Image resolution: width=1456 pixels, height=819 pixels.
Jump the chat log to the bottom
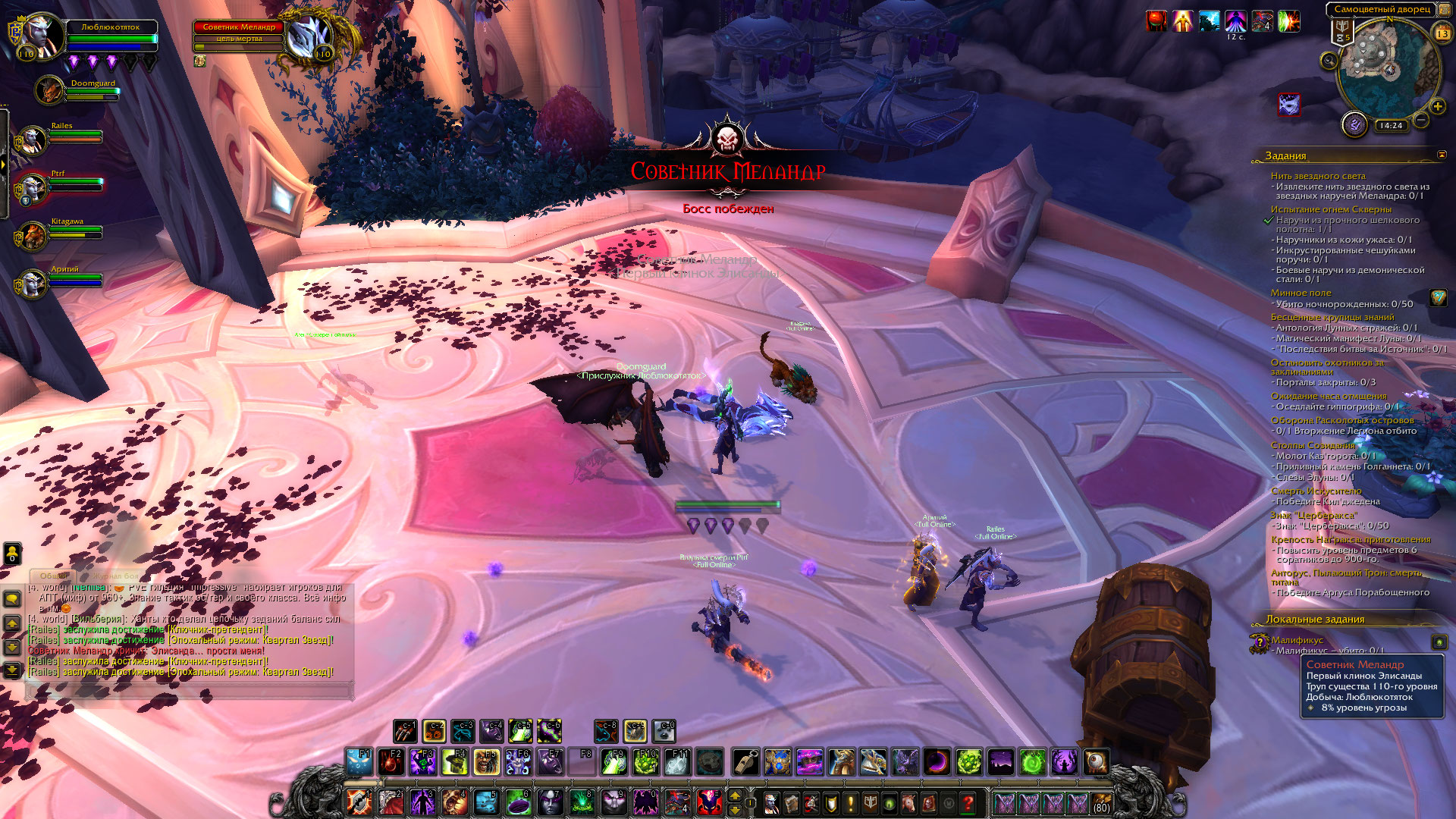pyautogui.click(x=12, y=670)
